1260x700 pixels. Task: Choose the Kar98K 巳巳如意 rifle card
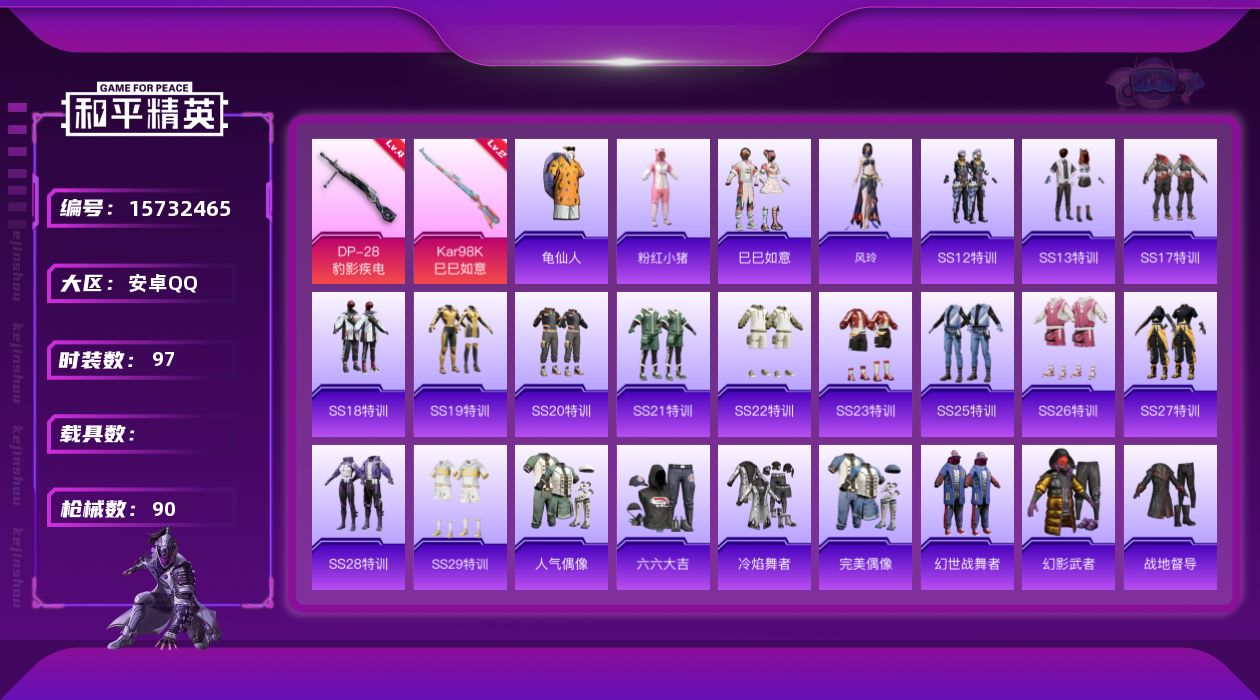tap(460, 210)
